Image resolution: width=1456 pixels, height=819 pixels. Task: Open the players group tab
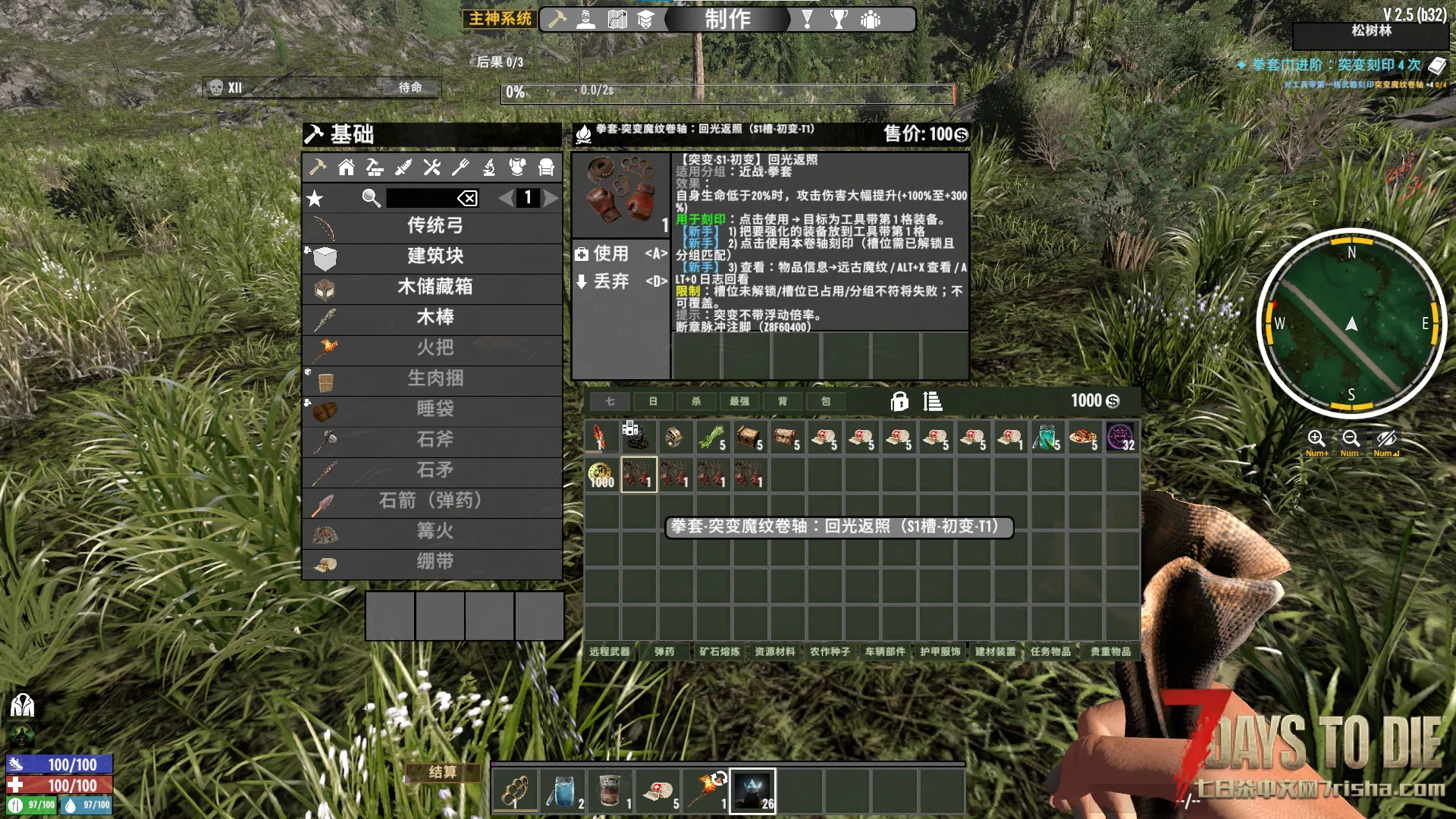click(x=871, y=20)
